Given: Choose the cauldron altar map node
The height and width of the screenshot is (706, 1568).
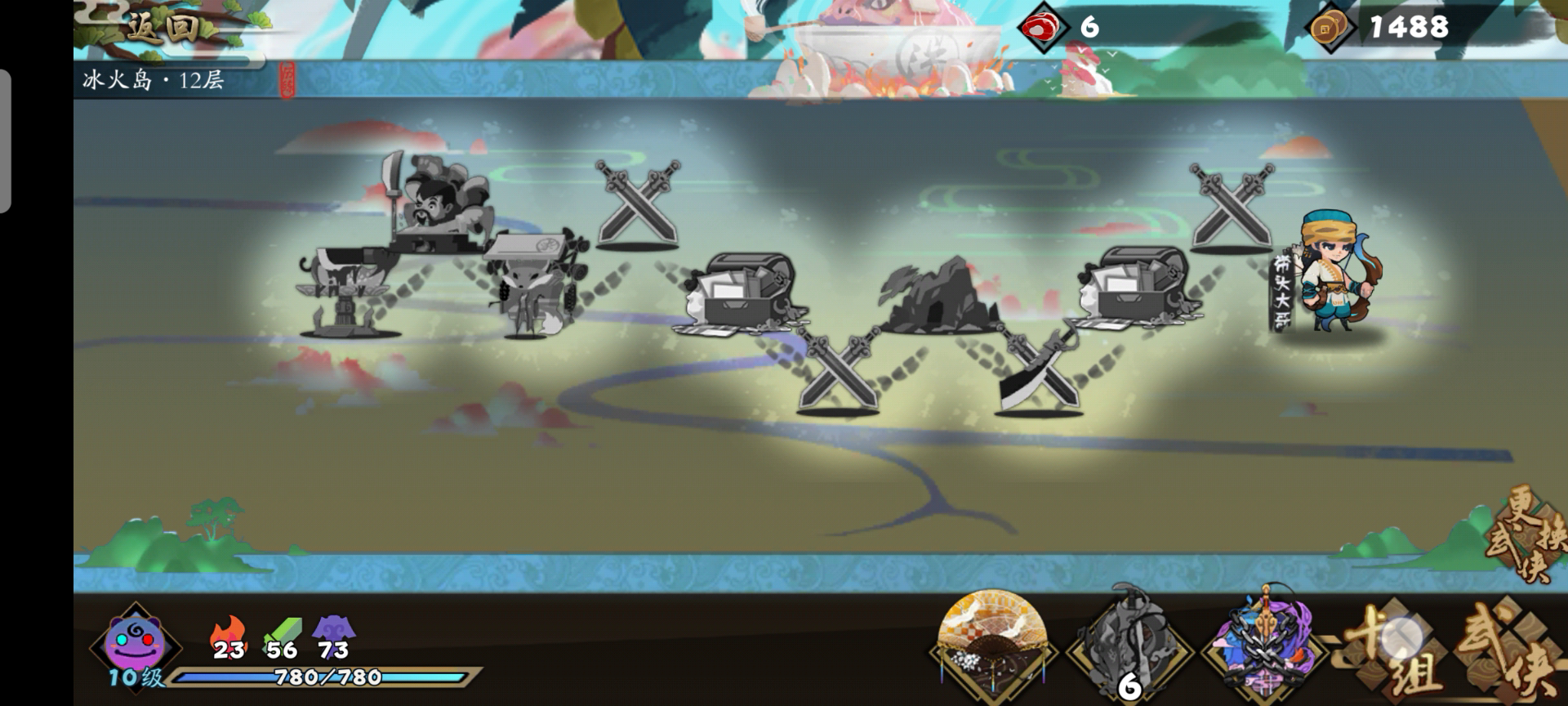Looking at the screenshot, I should [x=347, y=294].
